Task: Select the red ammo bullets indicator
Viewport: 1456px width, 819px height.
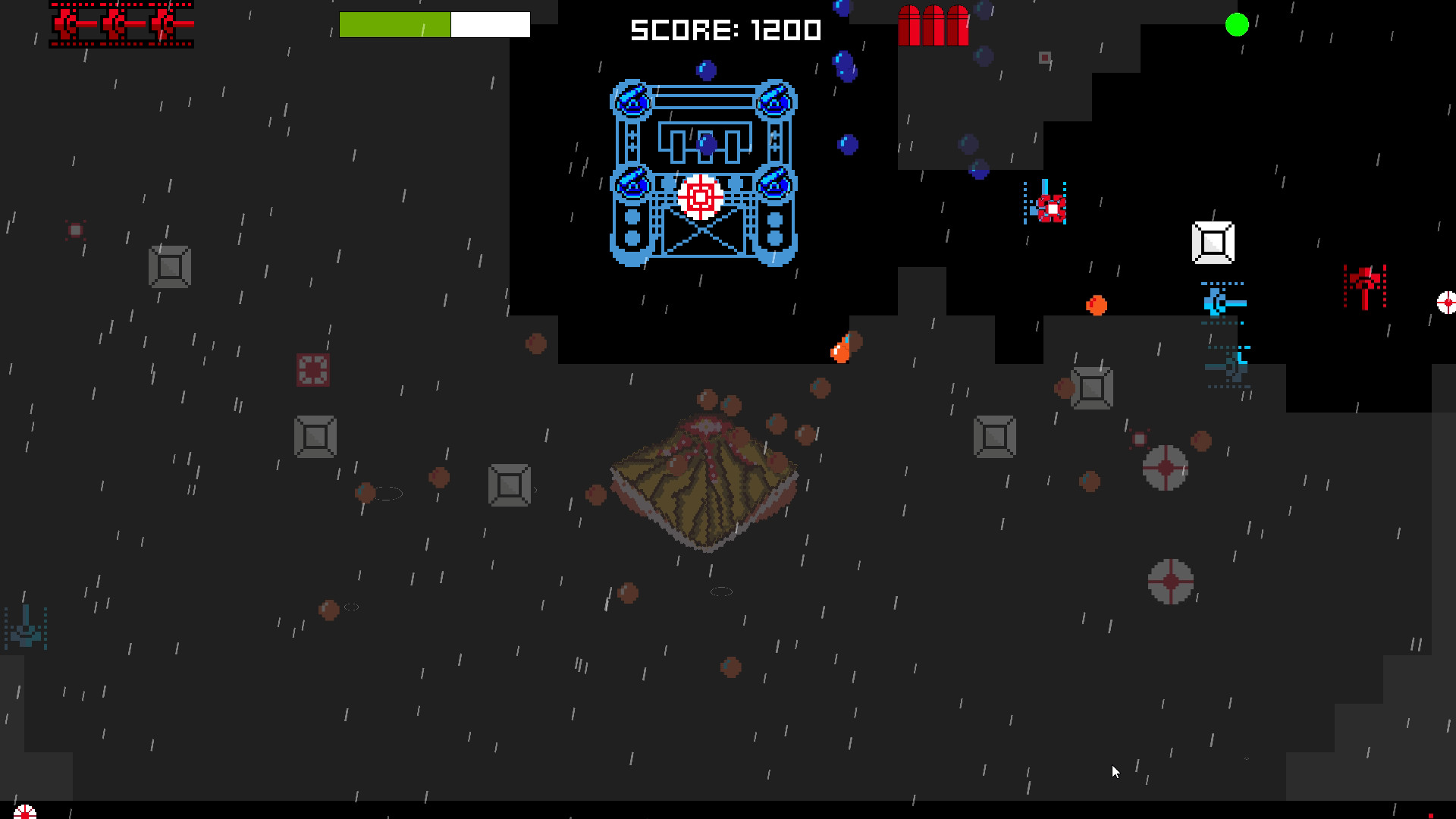Action: tap(933, 27)
